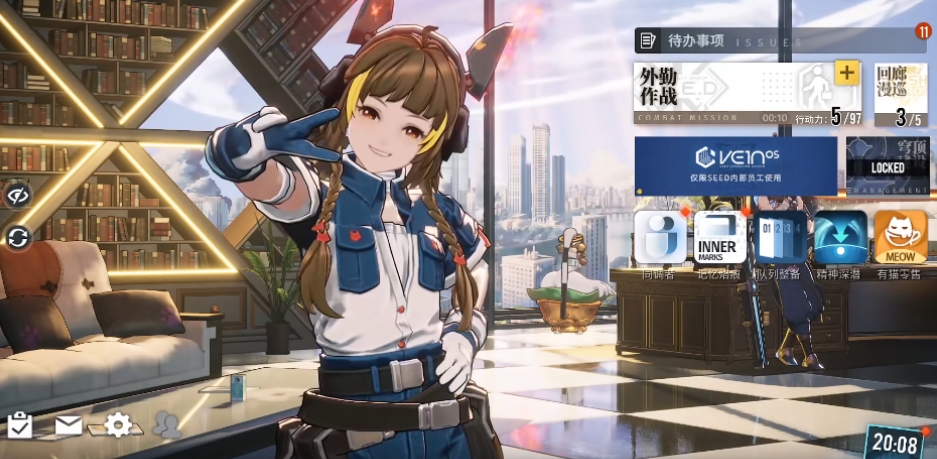Switch the displayed character with refresh icon

(x=18, y=237)
